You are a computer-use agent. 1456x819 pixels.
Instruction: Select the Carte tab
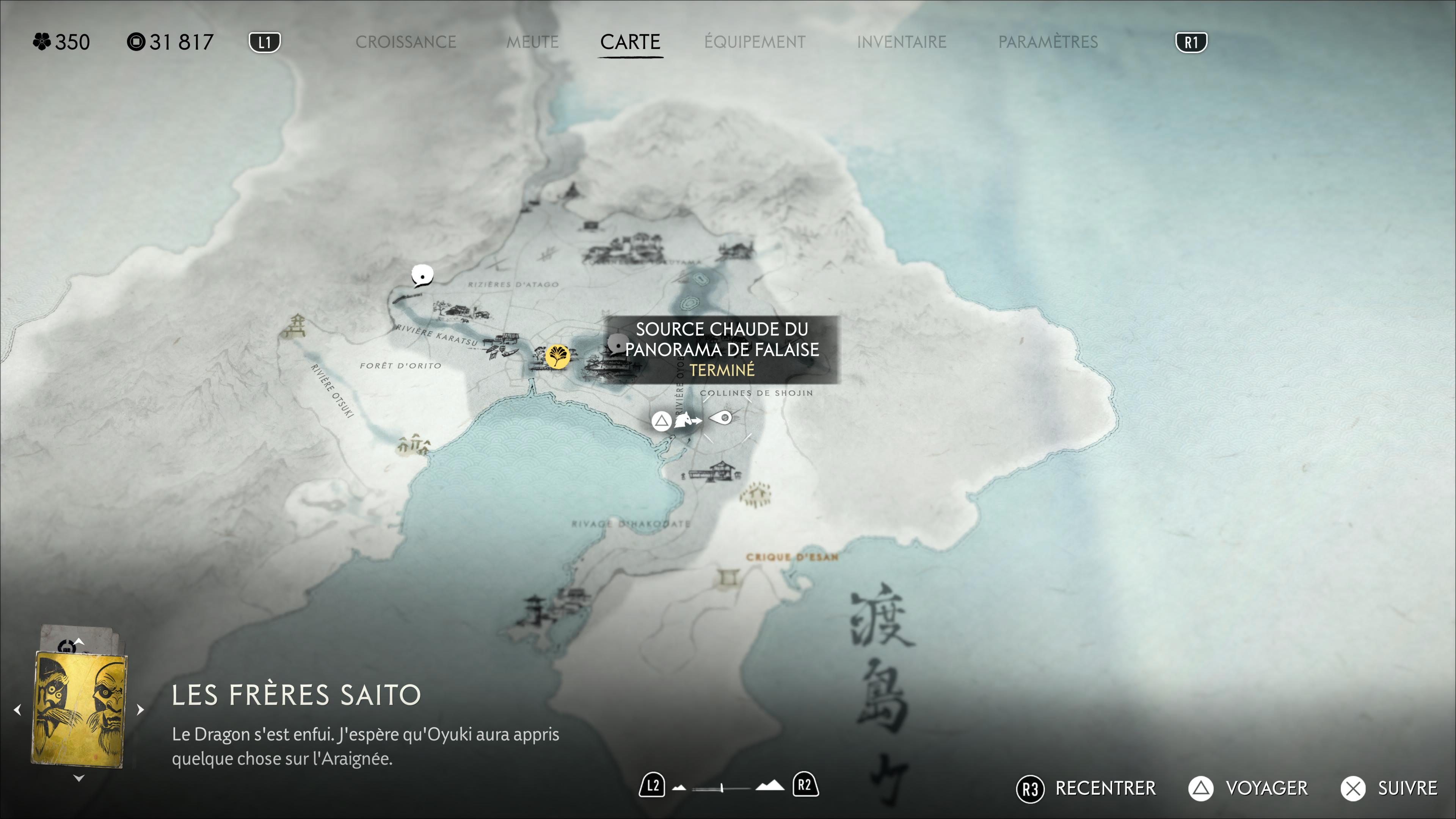click(630, 42)
